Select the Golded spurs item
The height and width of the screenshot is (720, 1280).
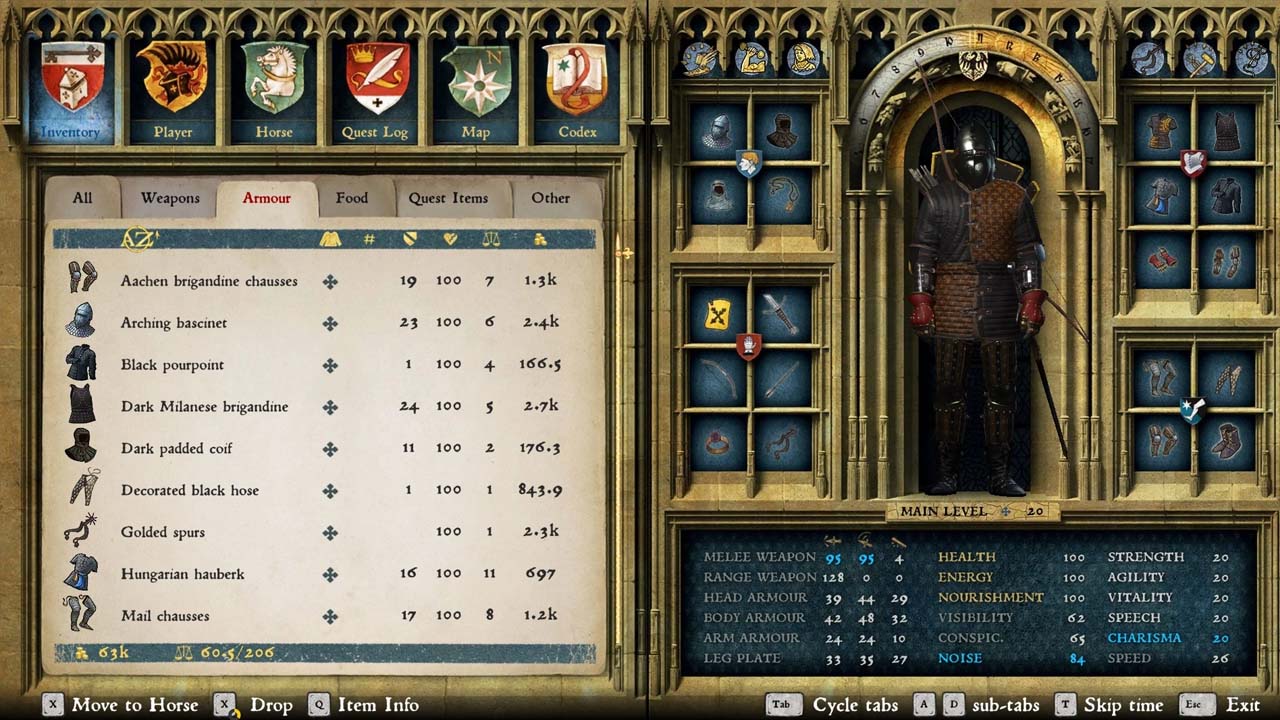[162, 532]
